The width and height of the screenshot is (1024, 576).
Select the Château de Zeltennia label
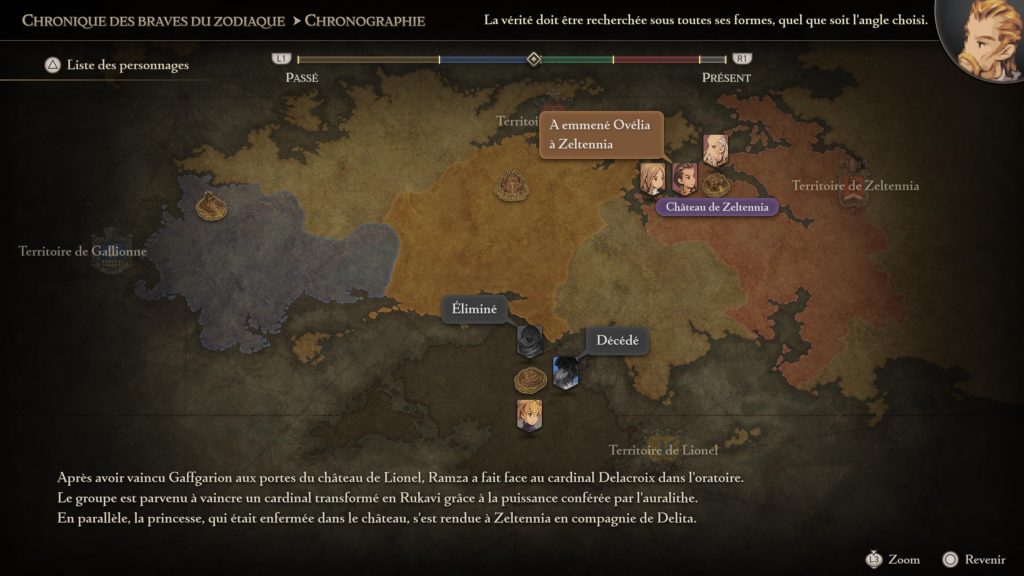click(x=716, y=207)
